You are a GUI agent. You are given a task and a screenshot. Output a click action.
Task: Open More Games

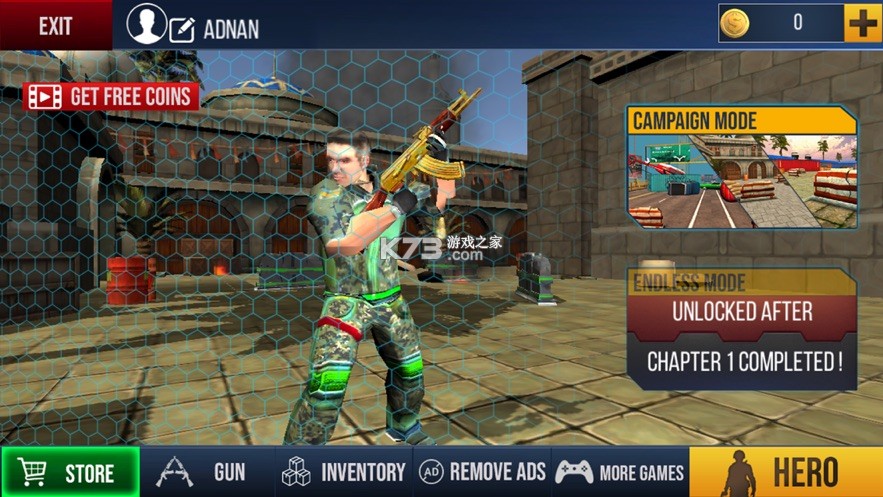620,472
